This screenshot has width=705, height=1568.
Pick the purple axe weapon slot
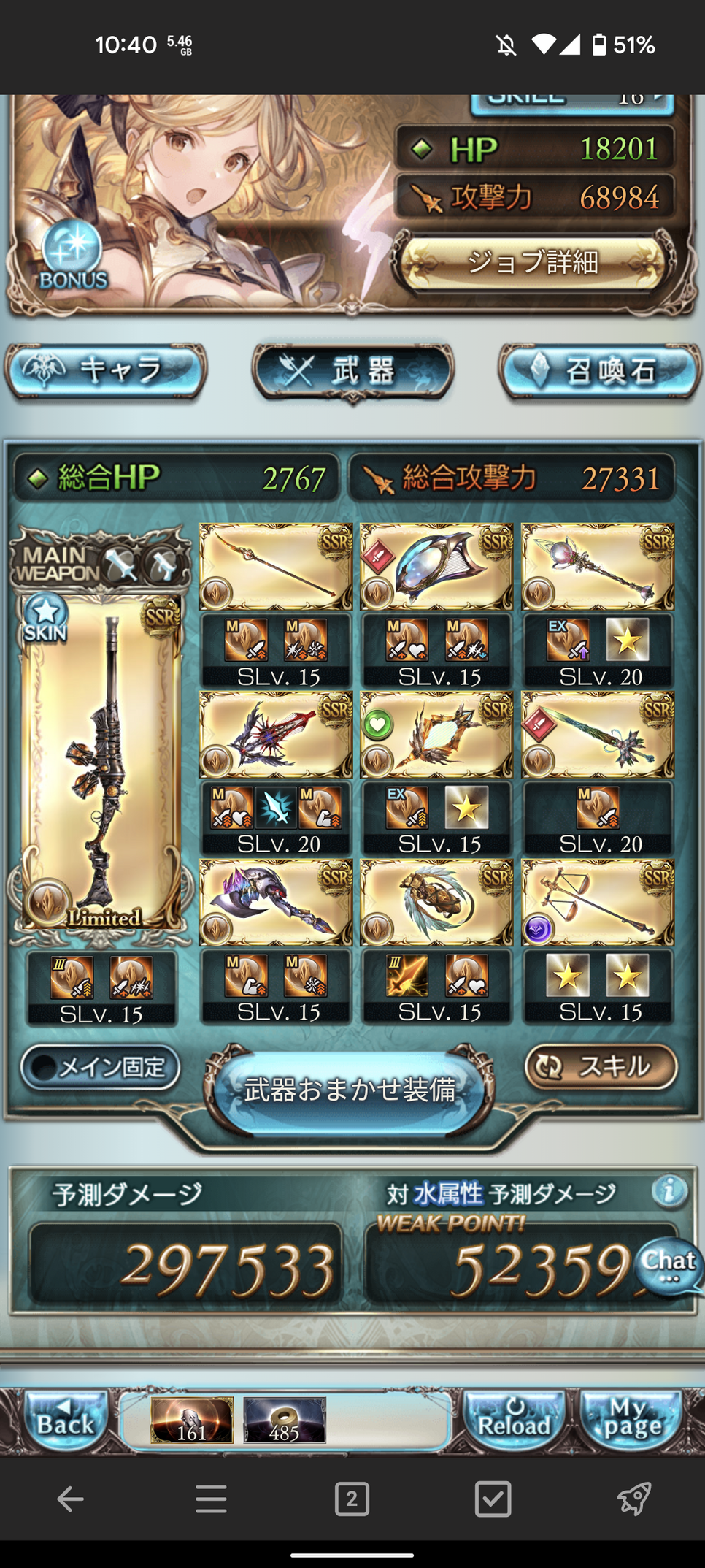[x=275, y=902]
